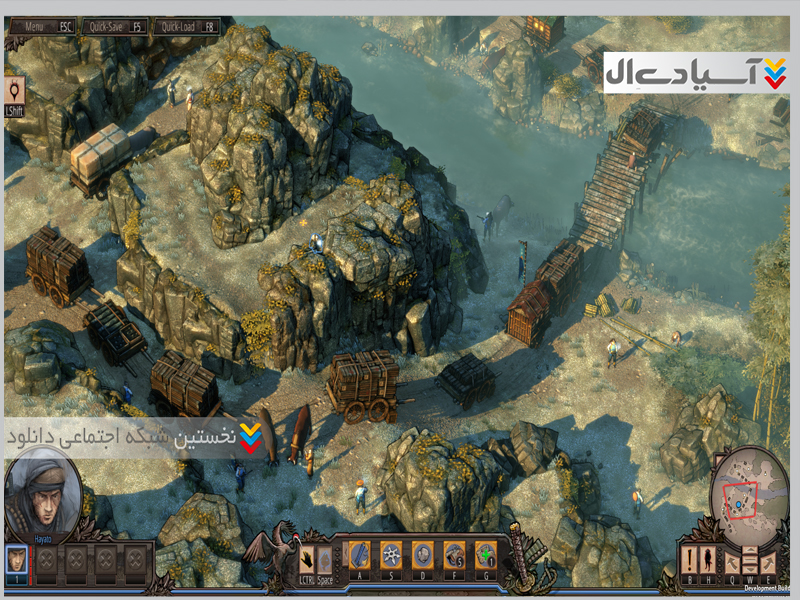Choose the blue sword attack ability
Viewport: 800px width, 600px height.
360,555
